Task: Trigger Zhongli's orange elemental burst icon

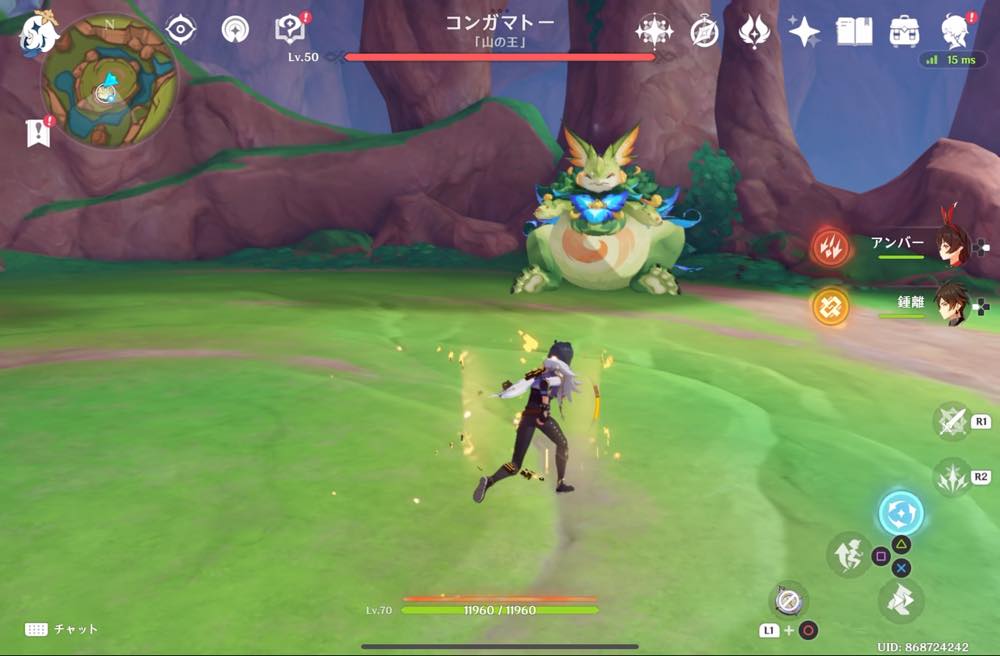Action: point(830,306)
